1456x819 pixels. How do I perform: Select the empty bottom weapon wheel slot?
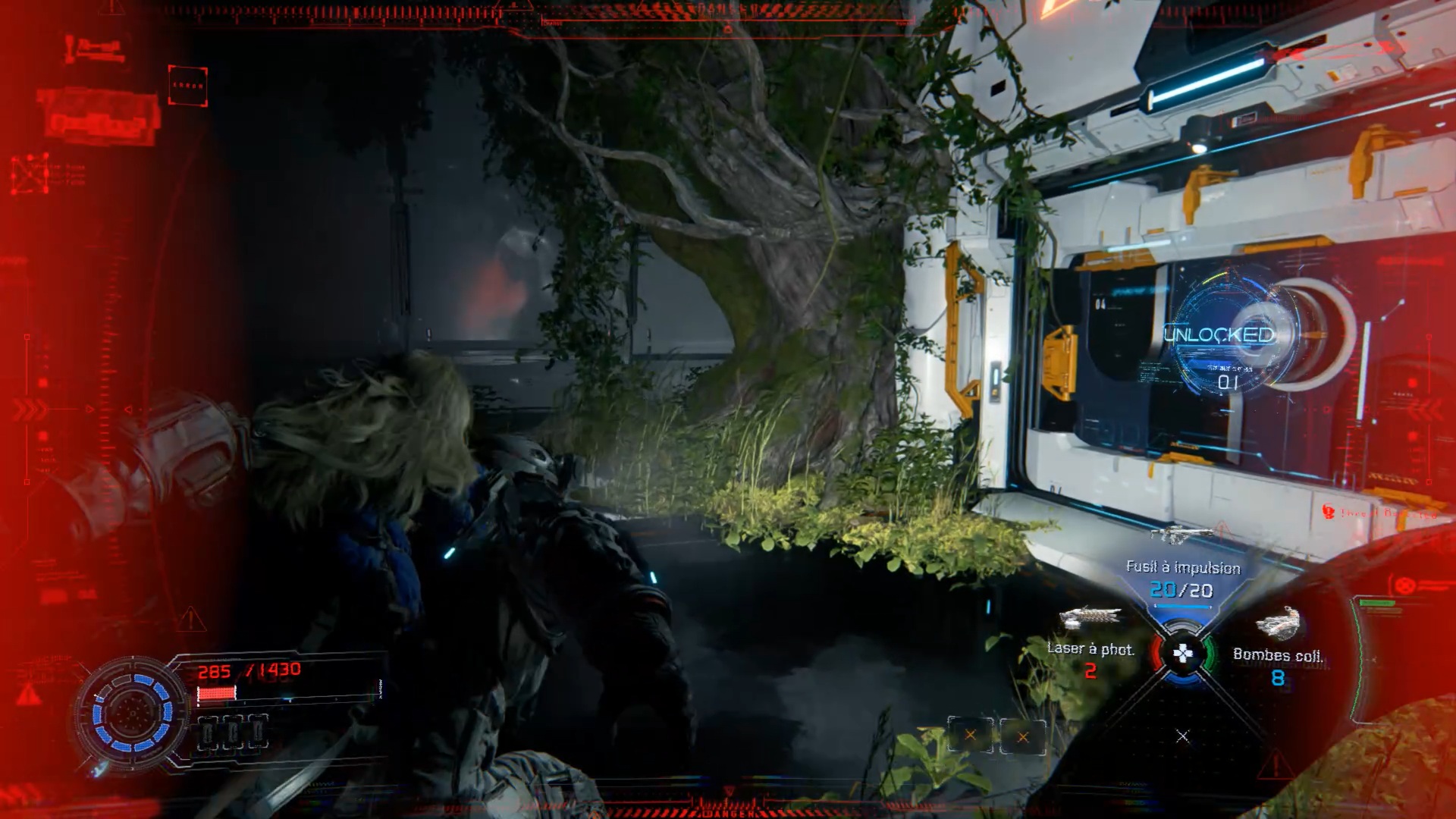click(x=1182, y=736)
